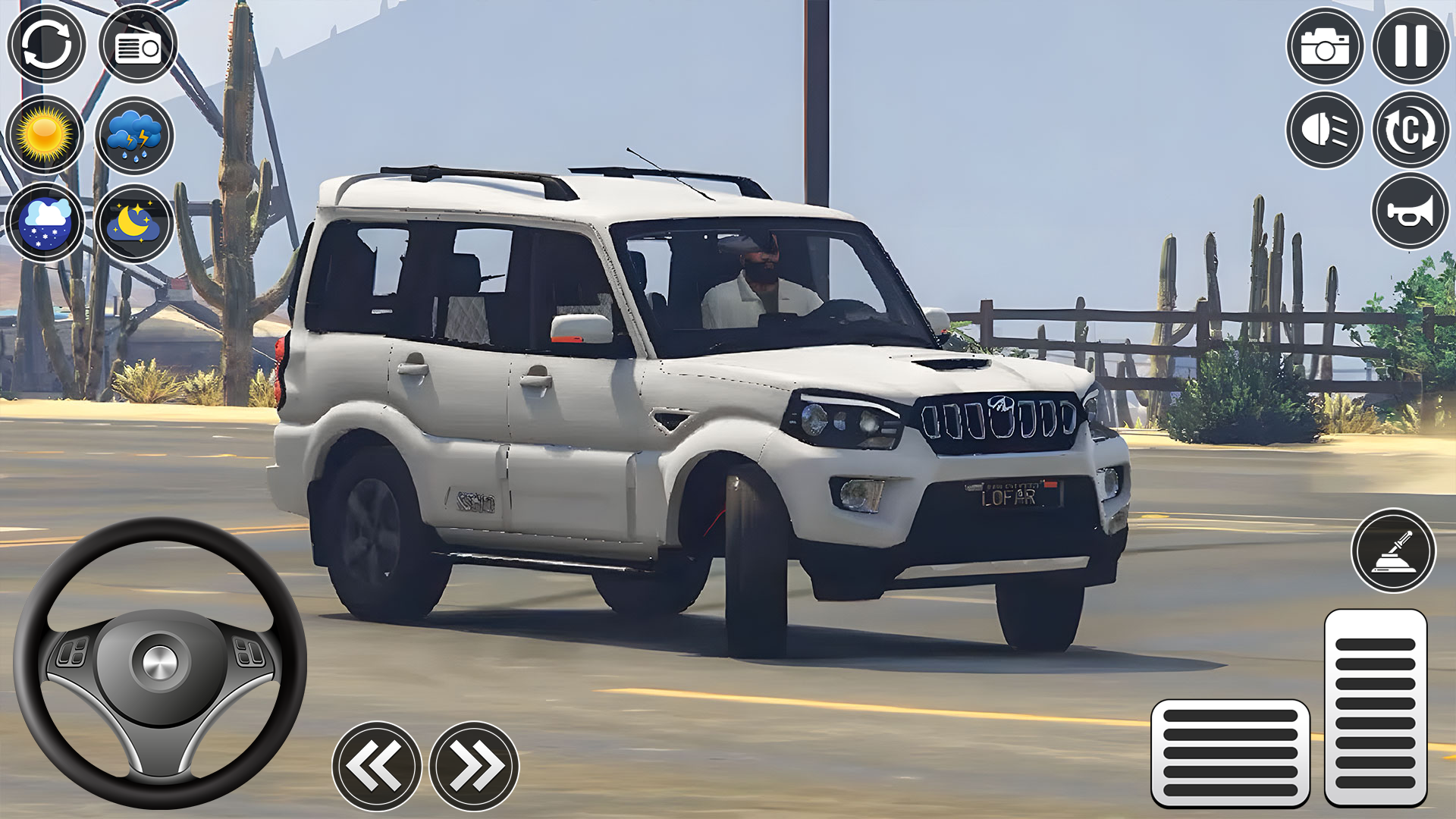Enable thunderstorm weather
Viewport: 1456px width, 819px height.
coord(136,135)
